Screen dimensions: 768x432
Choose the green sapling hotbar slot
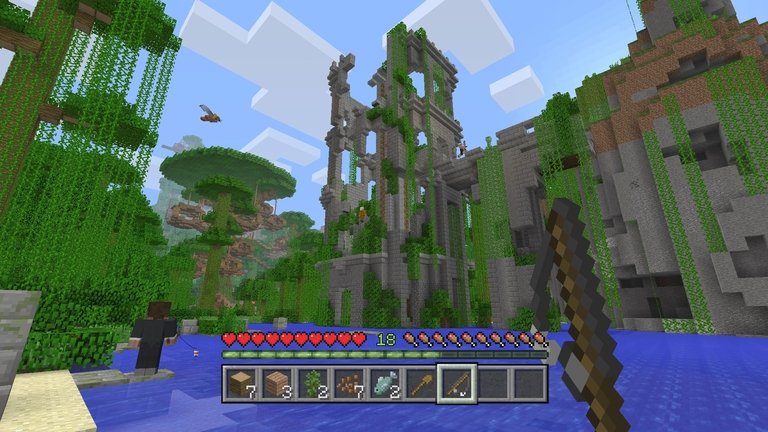(x=312, y=383)
